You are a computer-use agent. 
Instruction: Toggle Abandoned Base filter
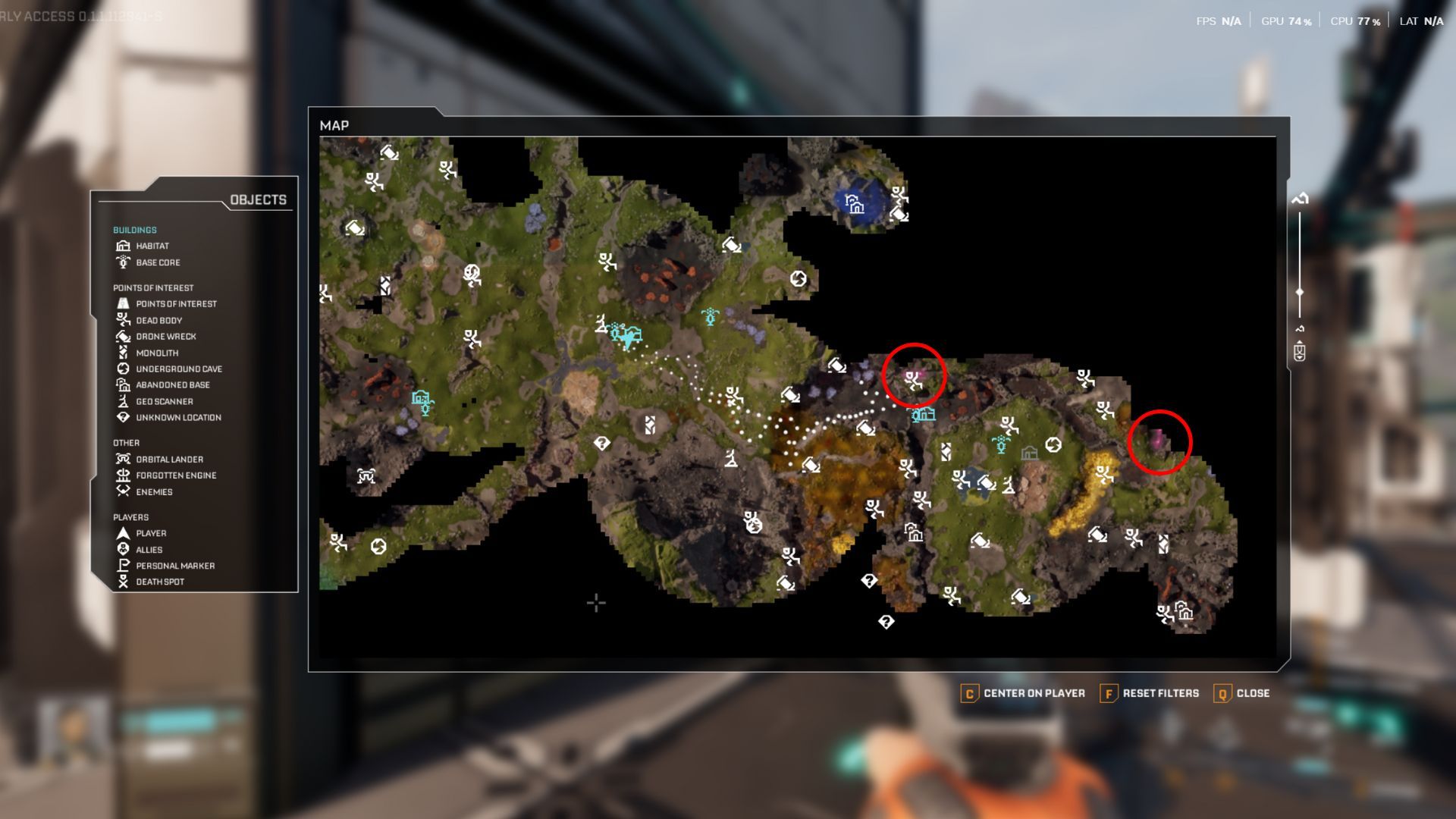coord(172,385)
